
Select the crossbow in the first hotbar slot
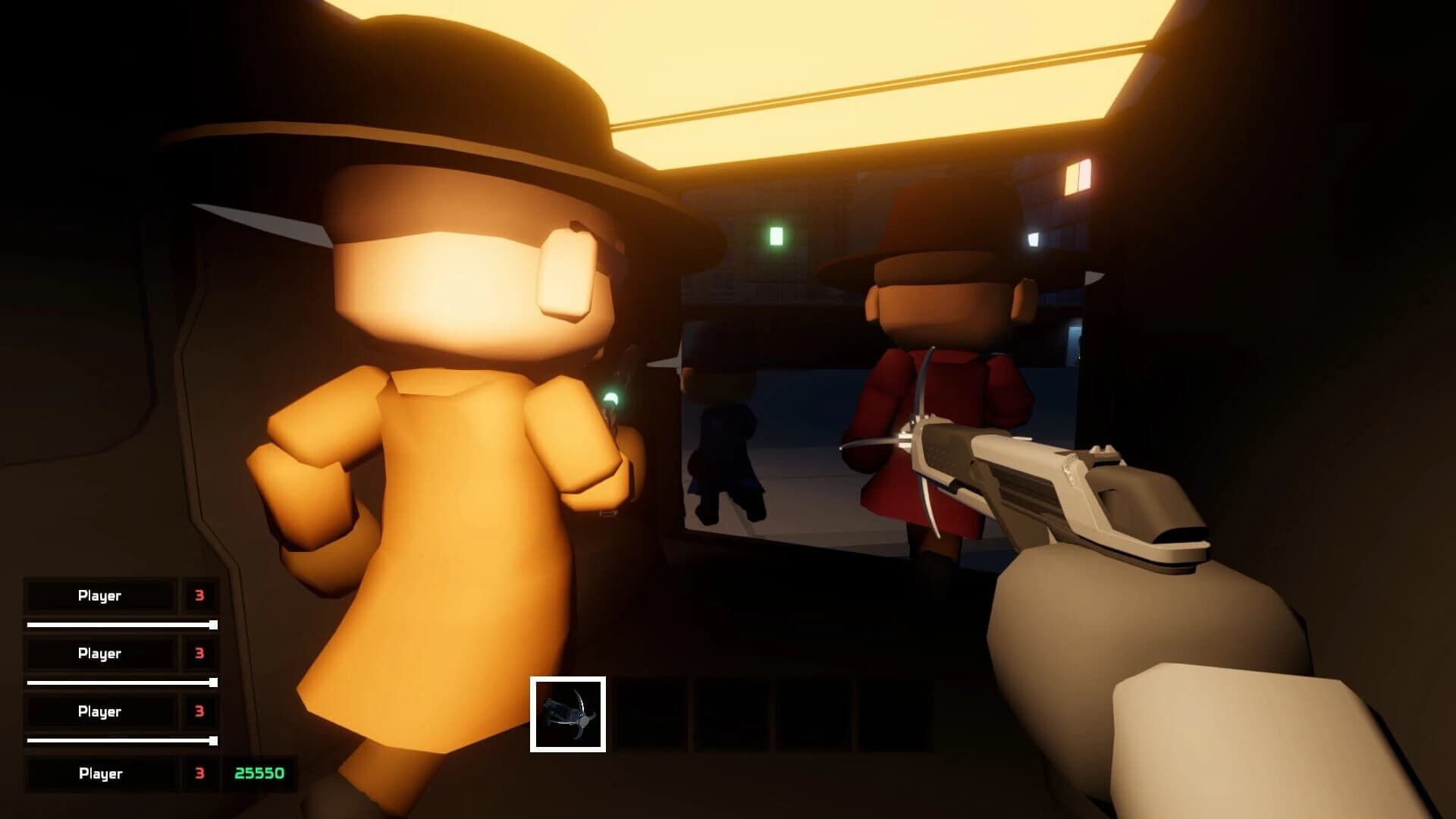tap(569, 713)
